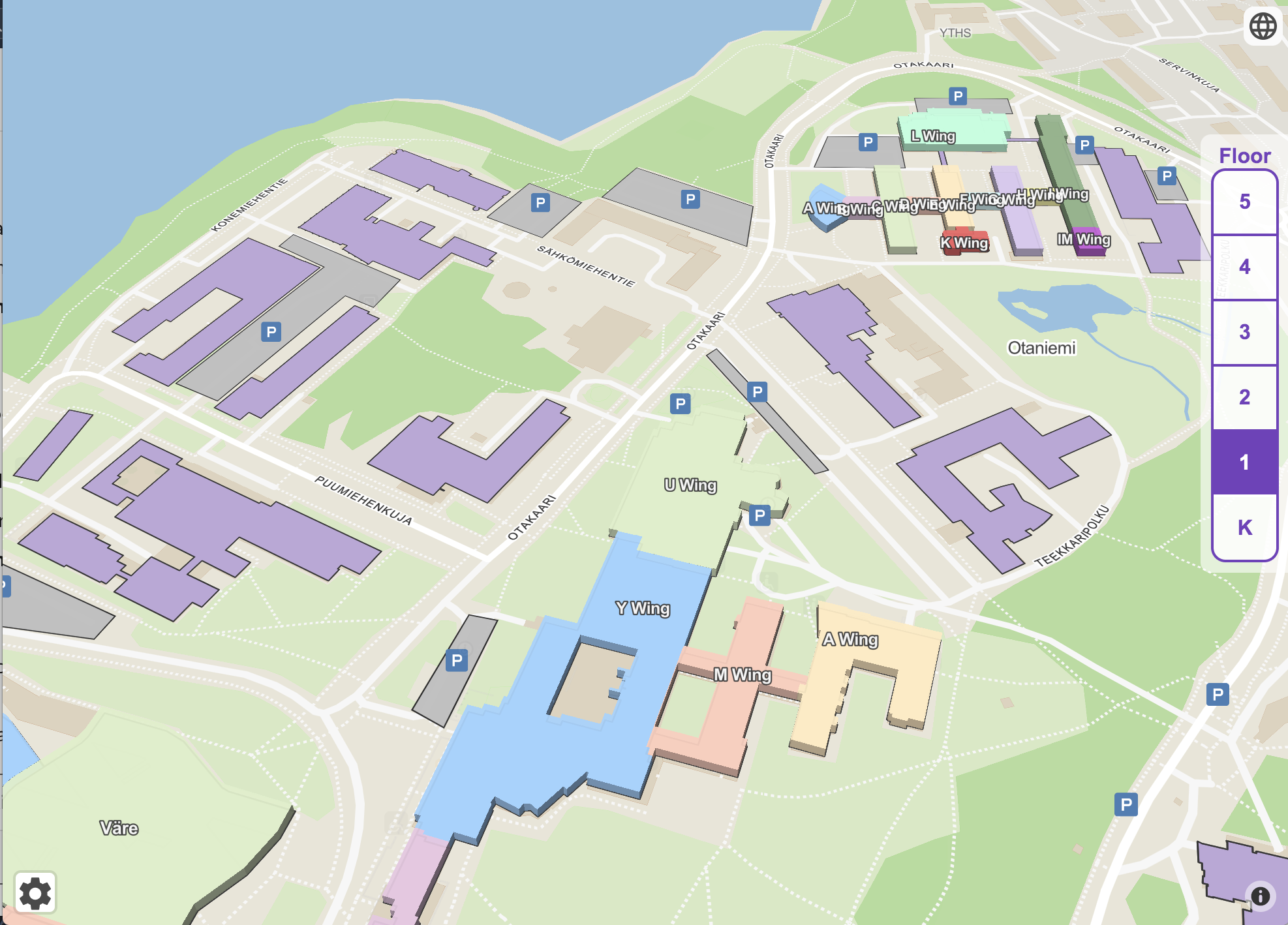Switch to floor 5
This screenshot has width=1288, height=925.
pyautogui.click(x=1244, y=202)
